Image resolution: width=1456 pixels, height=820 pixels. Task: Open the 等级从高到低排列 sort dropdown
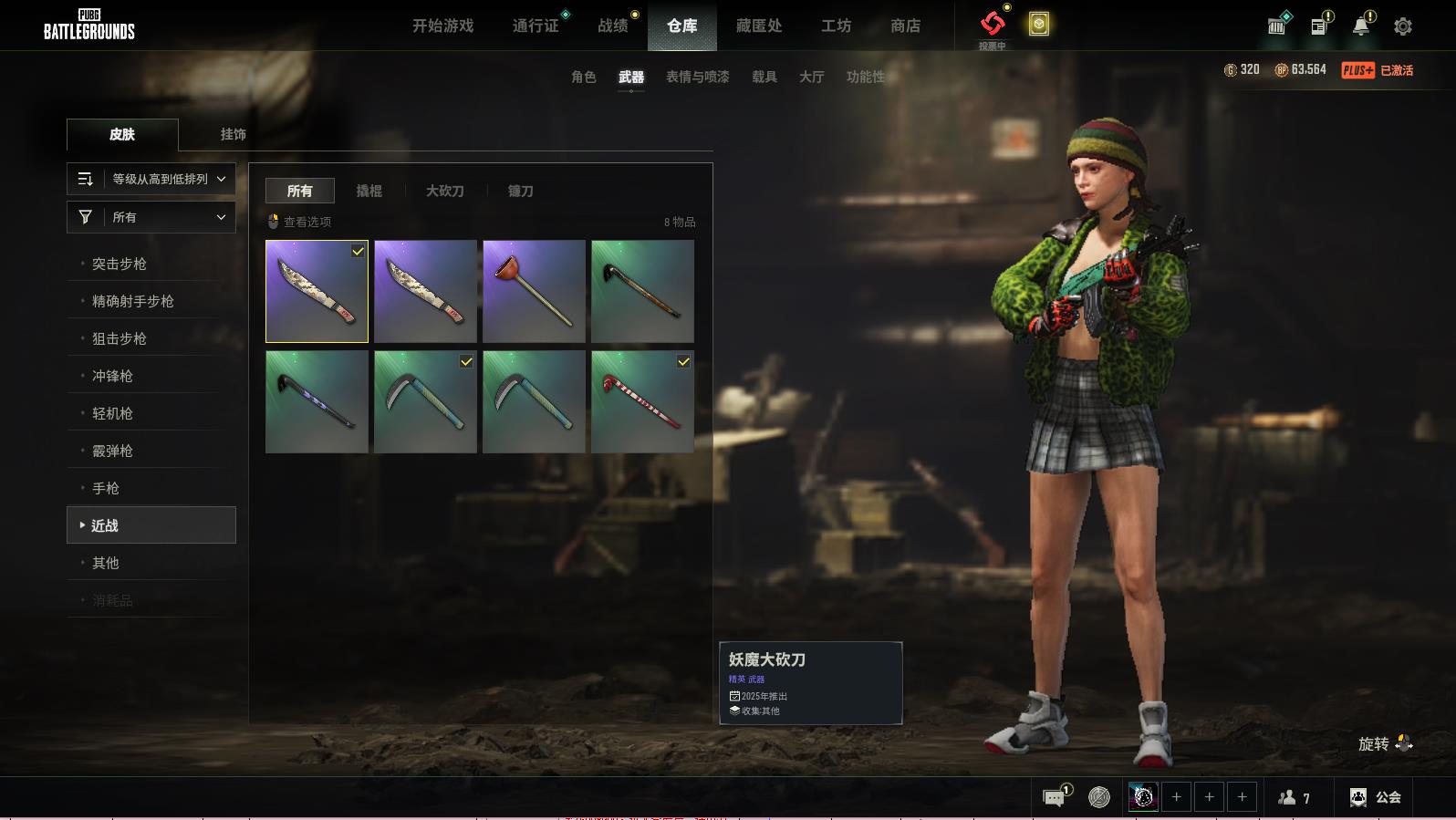pos(151,179)
